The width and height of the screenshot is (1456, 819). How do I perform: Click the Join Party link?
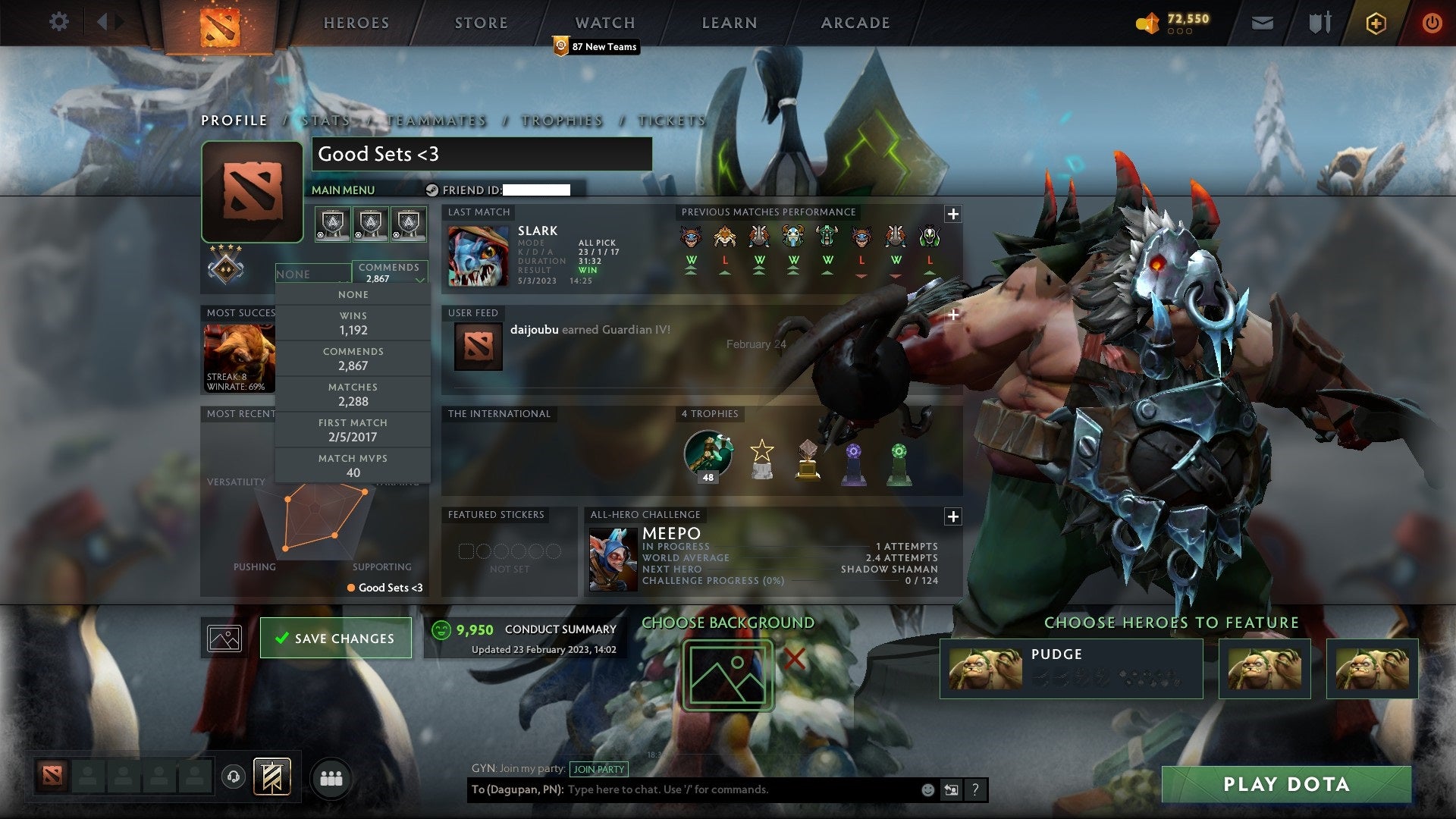[598, 768]
